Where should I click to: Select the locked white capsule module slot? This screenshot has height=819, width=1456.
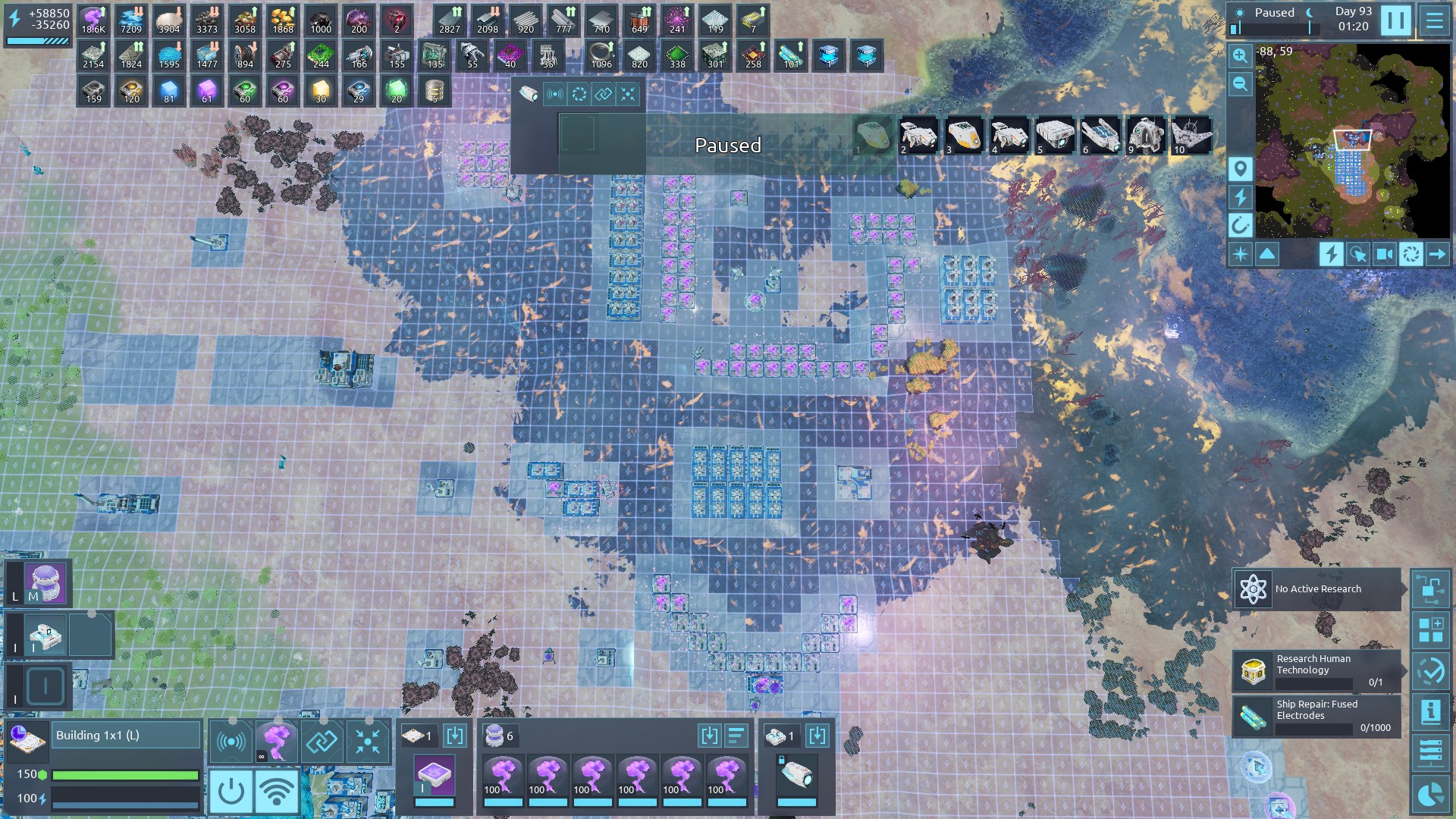[797, 777]
